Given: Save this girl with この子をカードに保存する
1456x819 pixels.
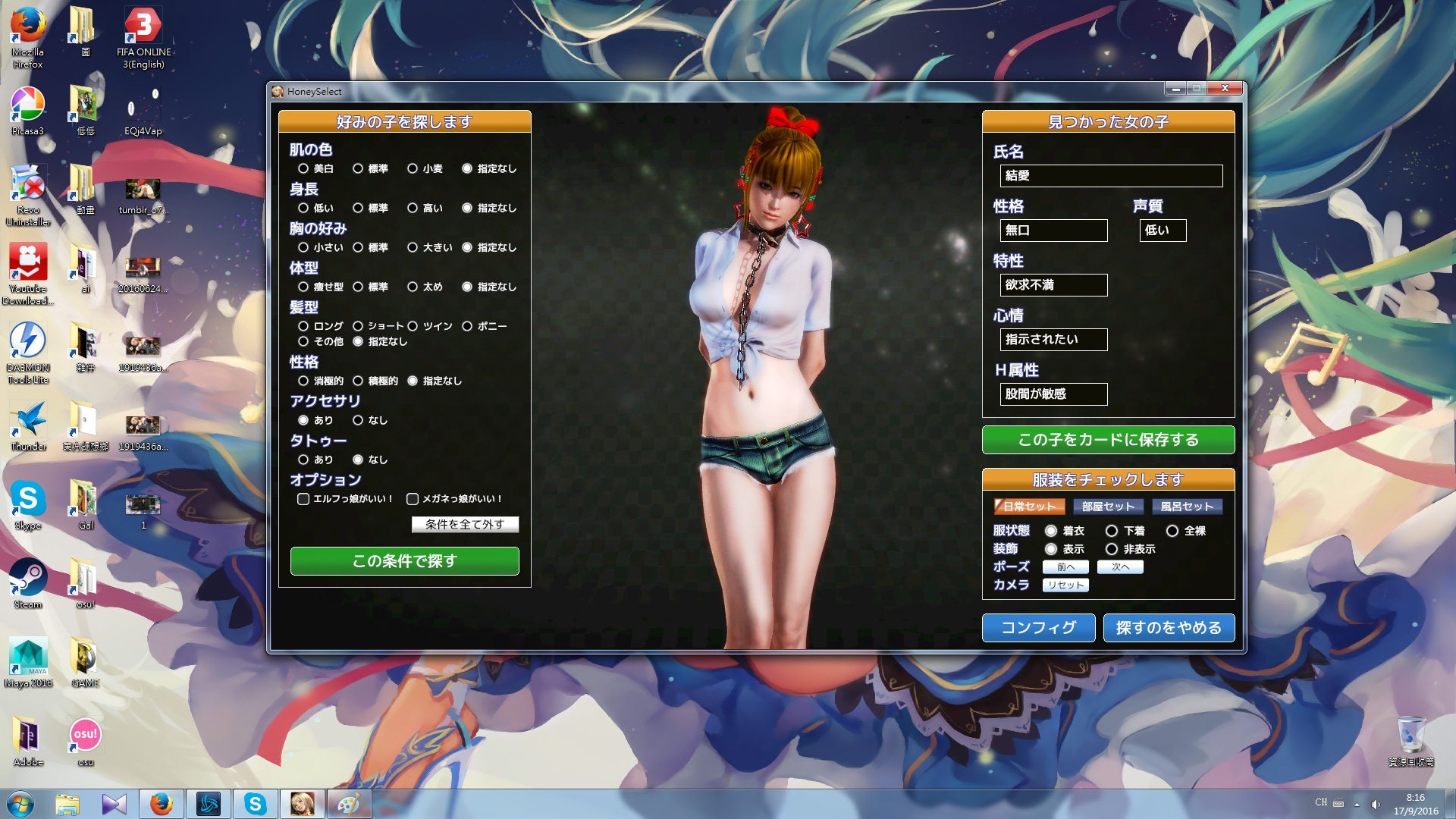Looking at the screenshot, I should click(1108, 440).
